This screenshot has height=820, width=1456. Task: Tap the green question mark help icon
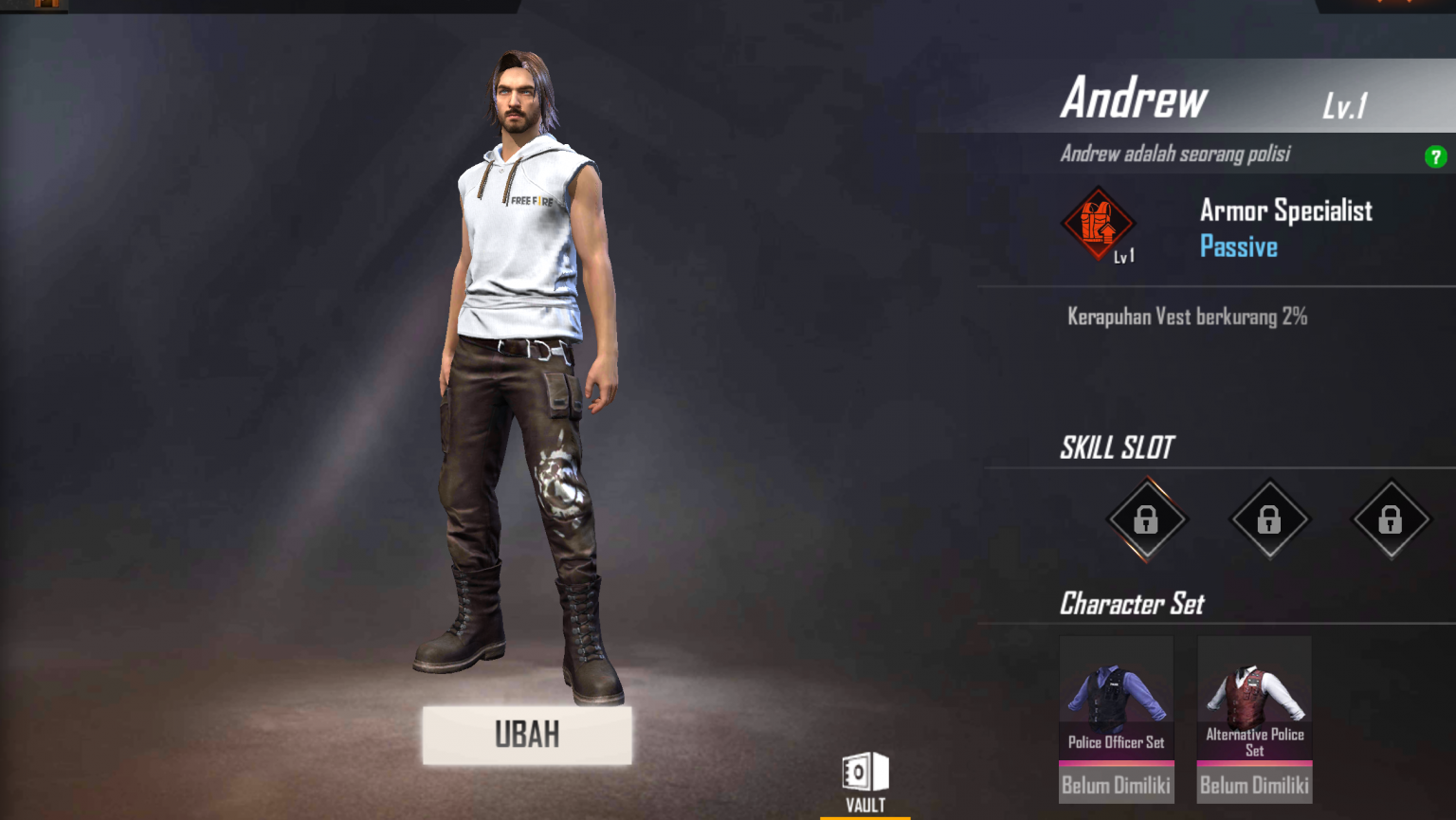click(1436, 158)
